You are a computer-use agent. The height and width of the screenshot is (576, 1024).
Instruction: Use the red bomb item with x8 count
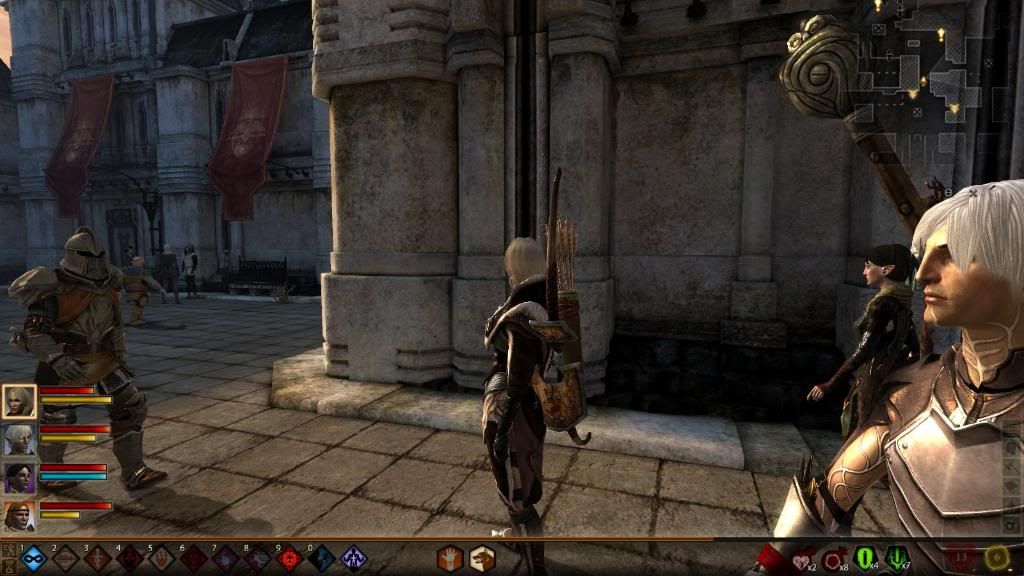pos(833,558)
